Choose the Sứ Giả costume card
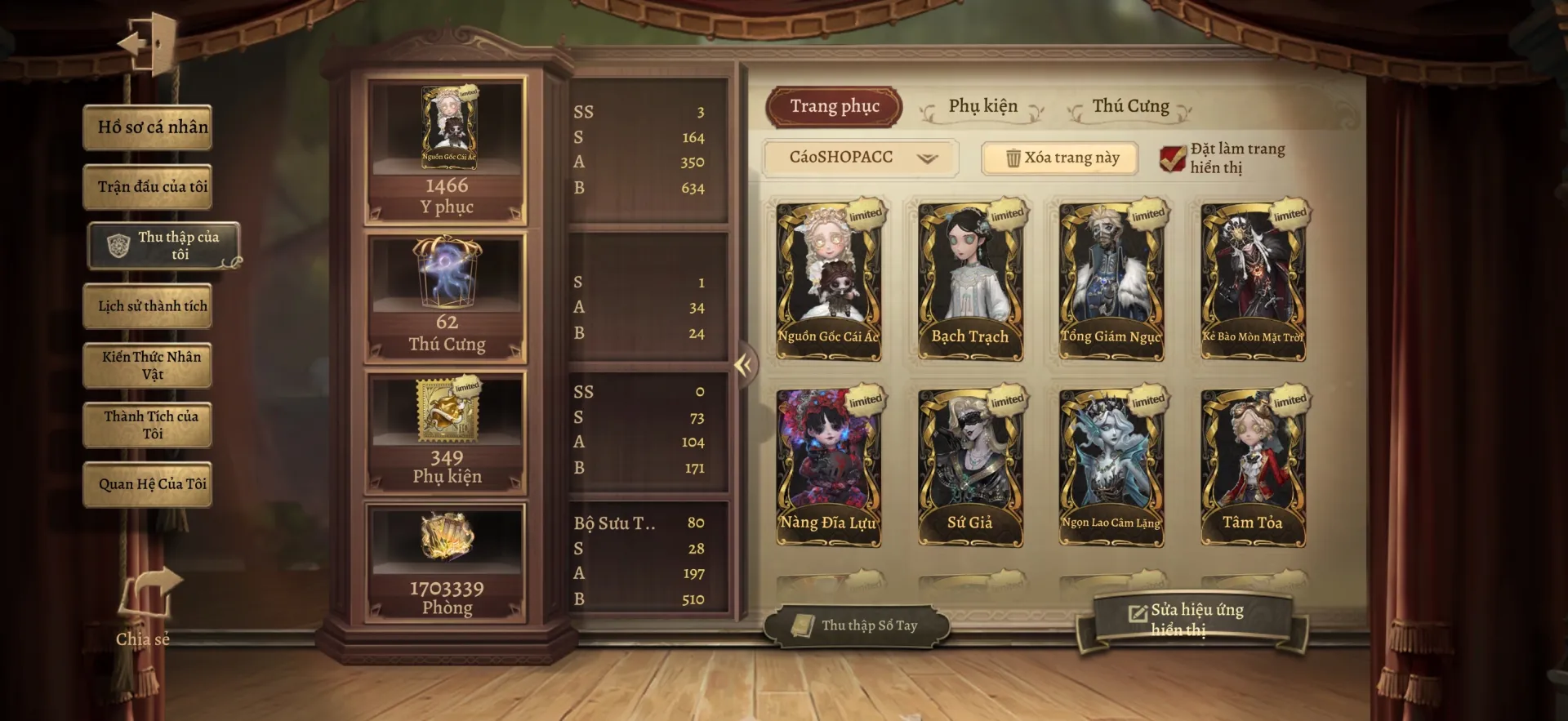The height and width of the screenshot is (721, 1568). 969,468
